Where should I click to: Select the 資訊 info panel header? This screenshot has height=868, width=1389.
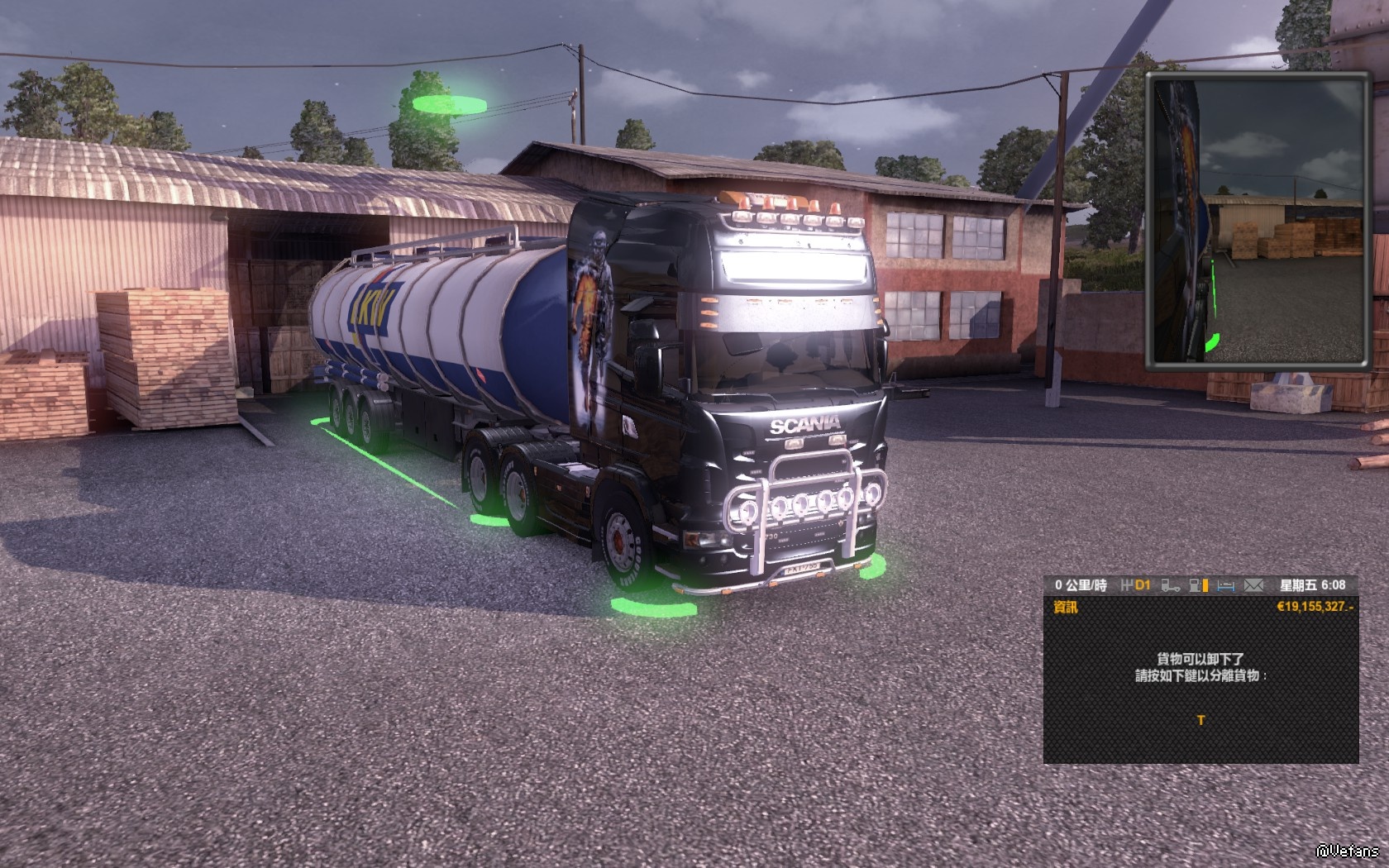1066,608
